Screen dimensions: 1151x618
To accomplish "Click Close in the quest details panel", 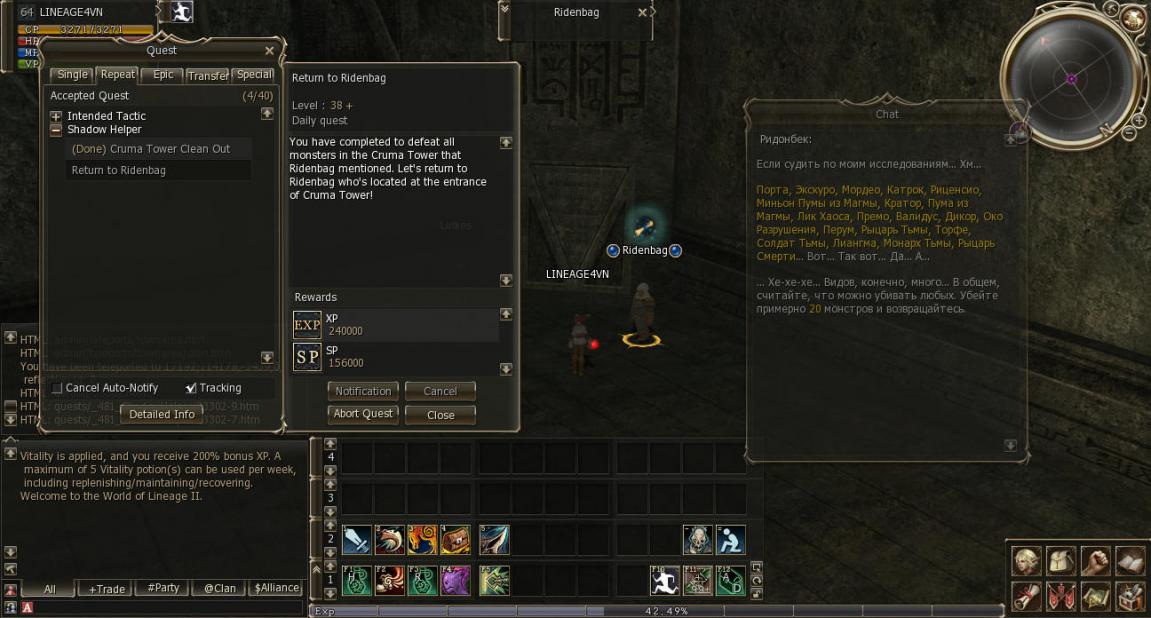I will pos(440,414).
